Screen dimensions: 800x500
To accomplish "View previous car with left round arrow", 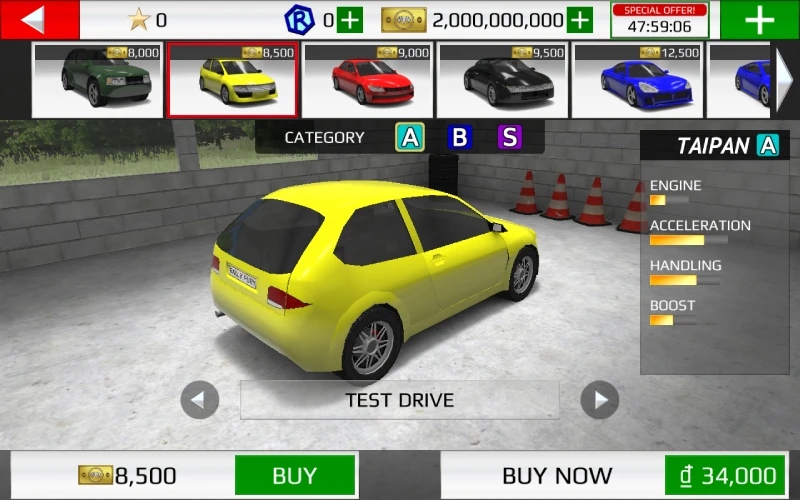I will pyautogui.click(x=200, y=401).
